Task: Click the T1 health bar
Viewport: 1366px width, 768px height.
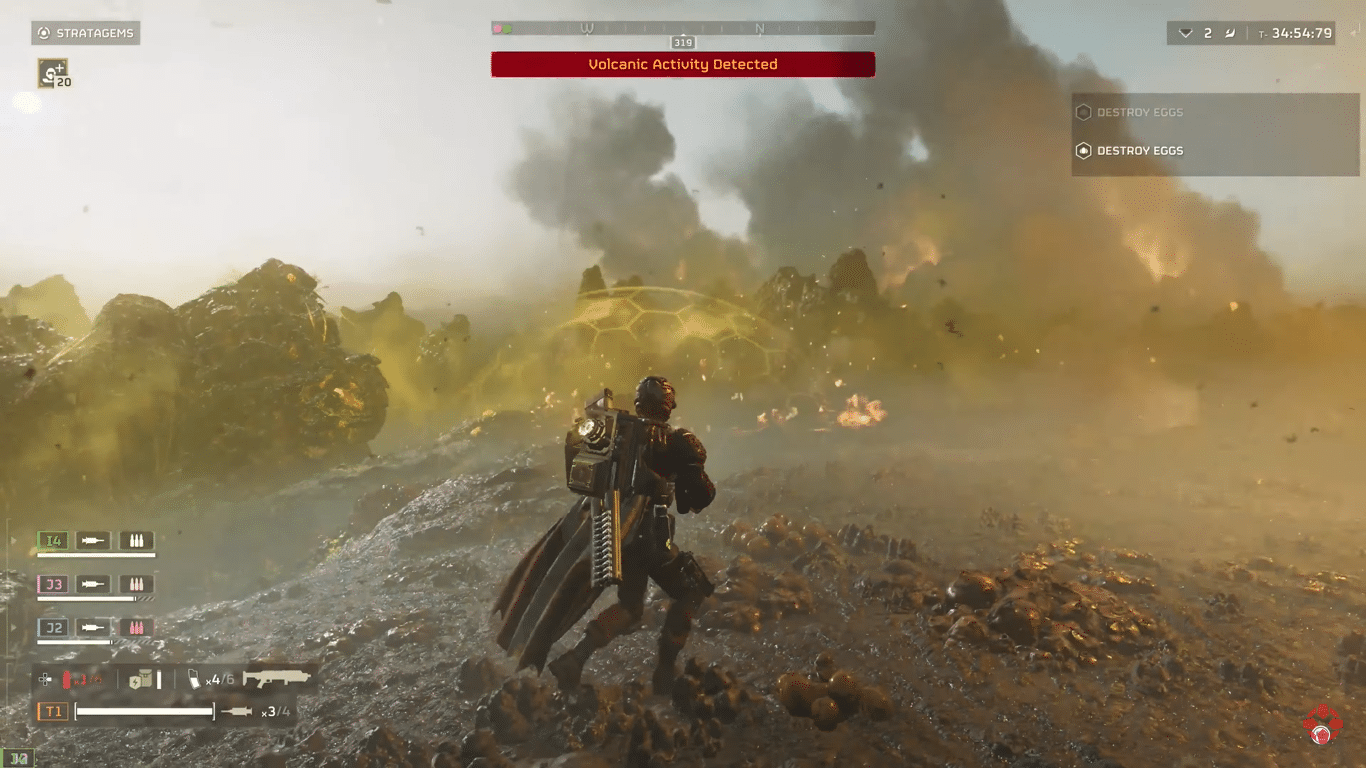Action: pyautogui.click(x=145, y=711)
